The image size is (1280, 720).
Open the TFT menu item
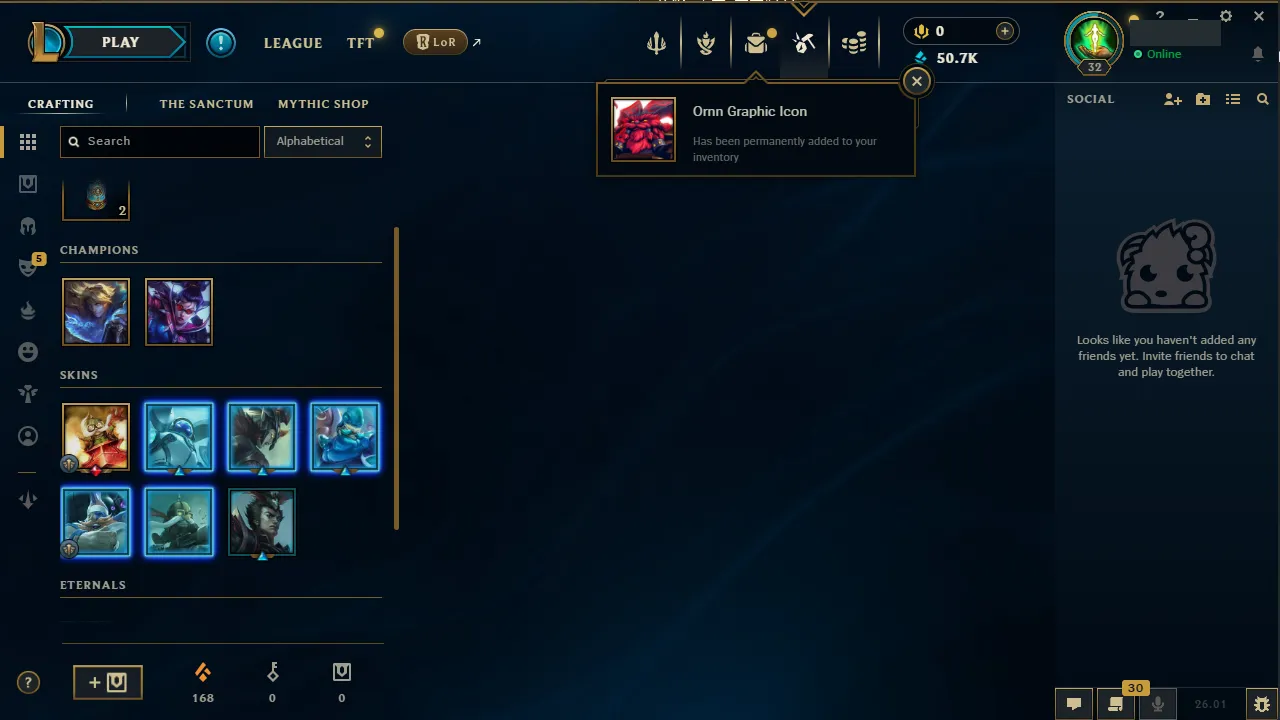click(x=360, y=43)
